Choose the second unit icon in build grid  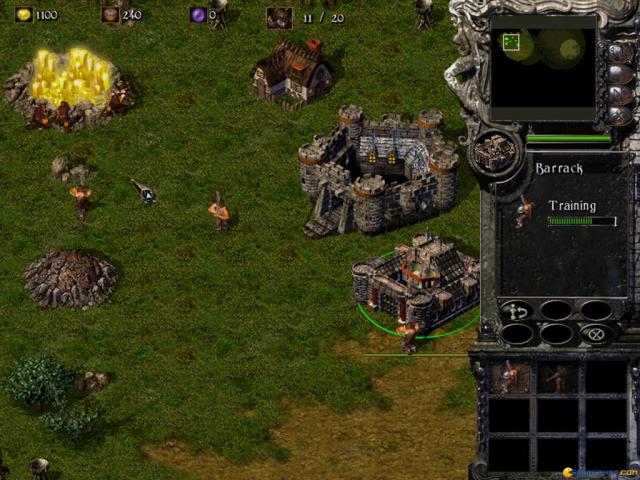tap(556, 377)
